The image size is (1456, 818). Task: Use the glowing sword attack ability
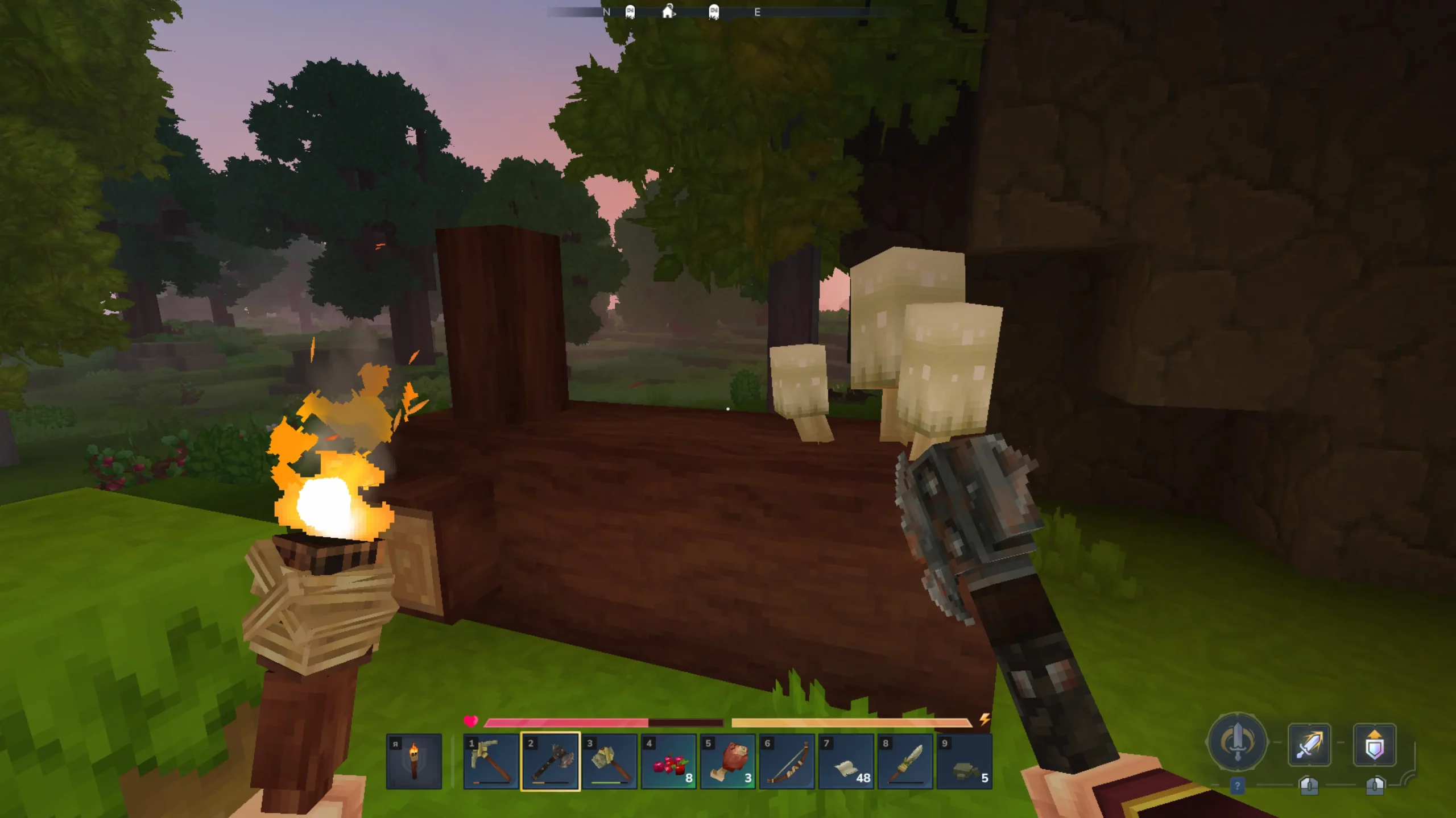(x=1309, y=744)
